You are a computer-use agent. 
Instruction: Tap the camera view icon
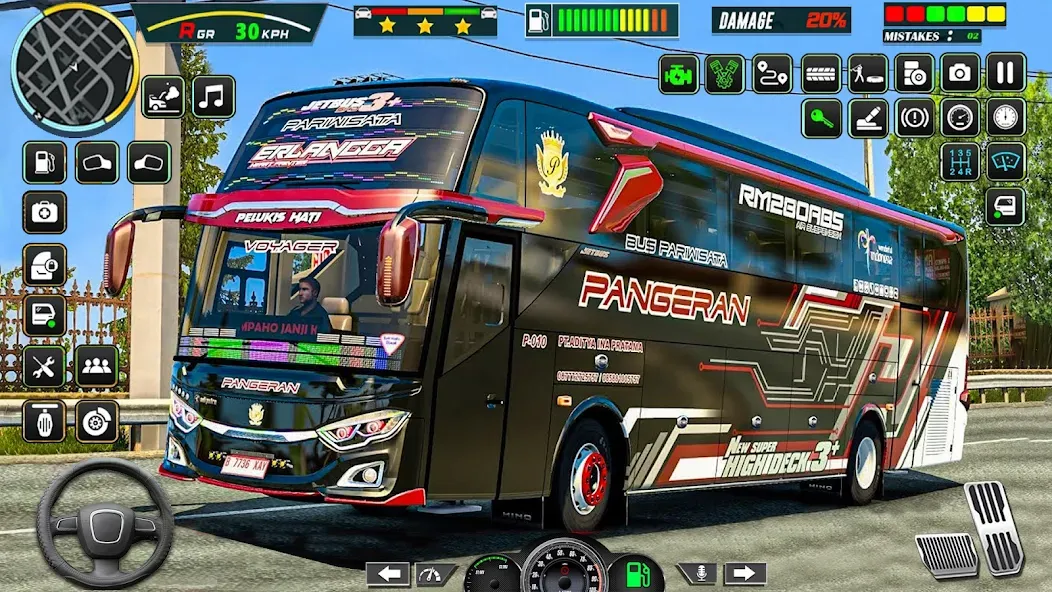(960, 72)
